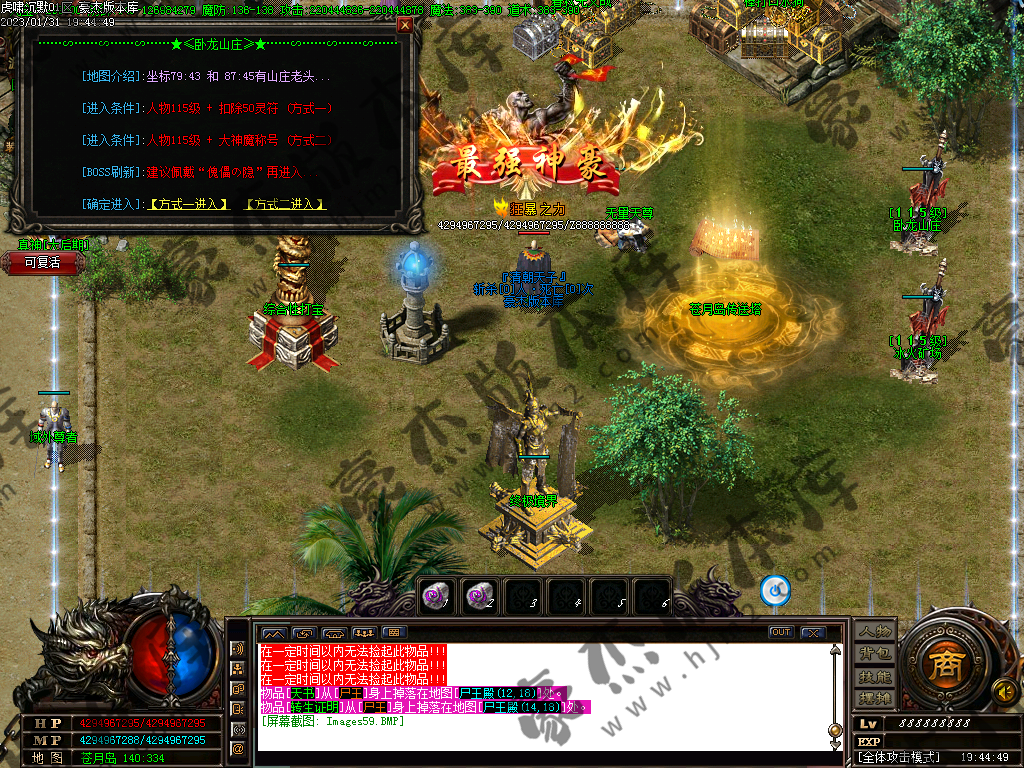1024x768 pixels.
Task: Click the OUT button above the chat
Action: tap(780, 632)
